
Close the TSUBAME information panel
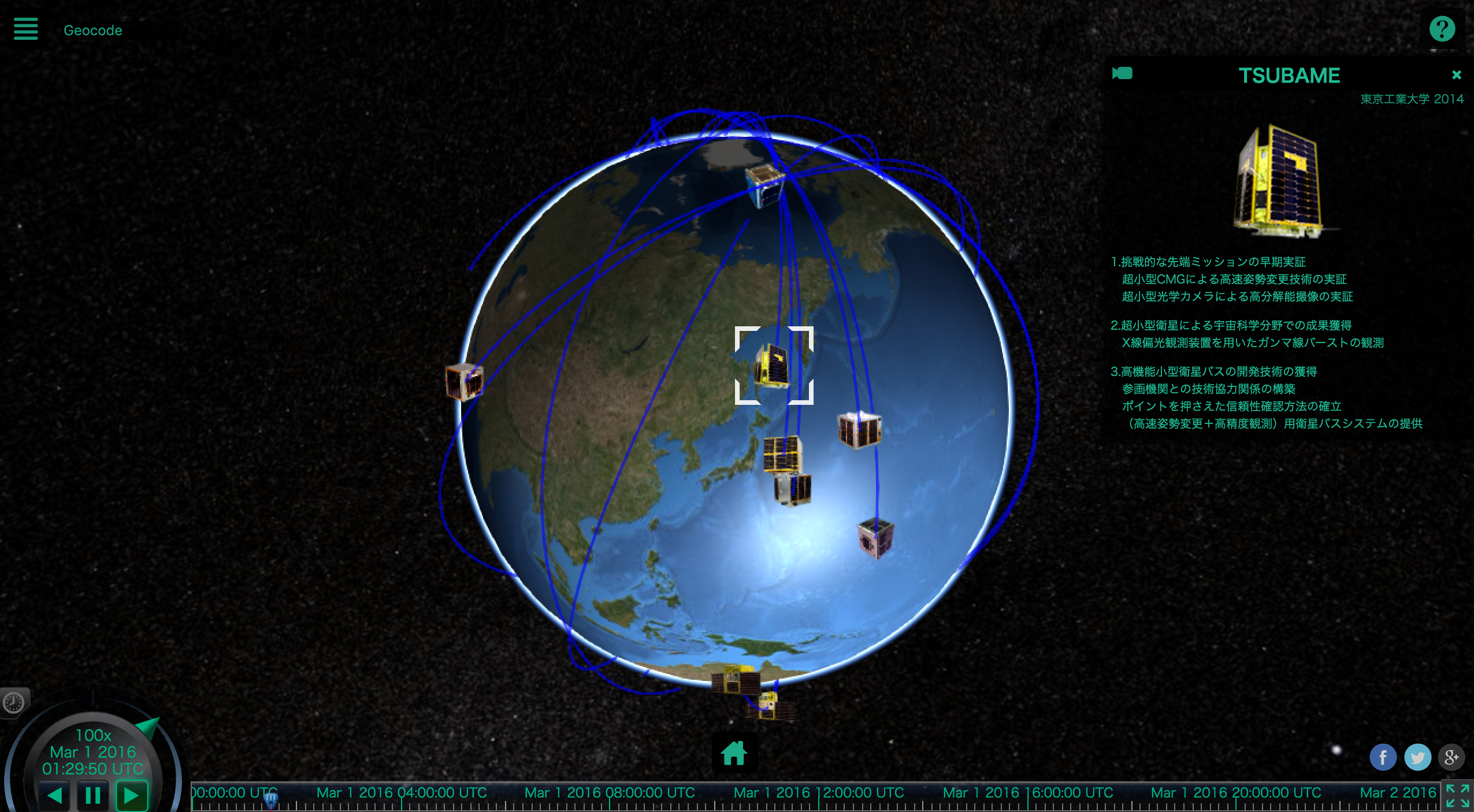click(1456, 74)
